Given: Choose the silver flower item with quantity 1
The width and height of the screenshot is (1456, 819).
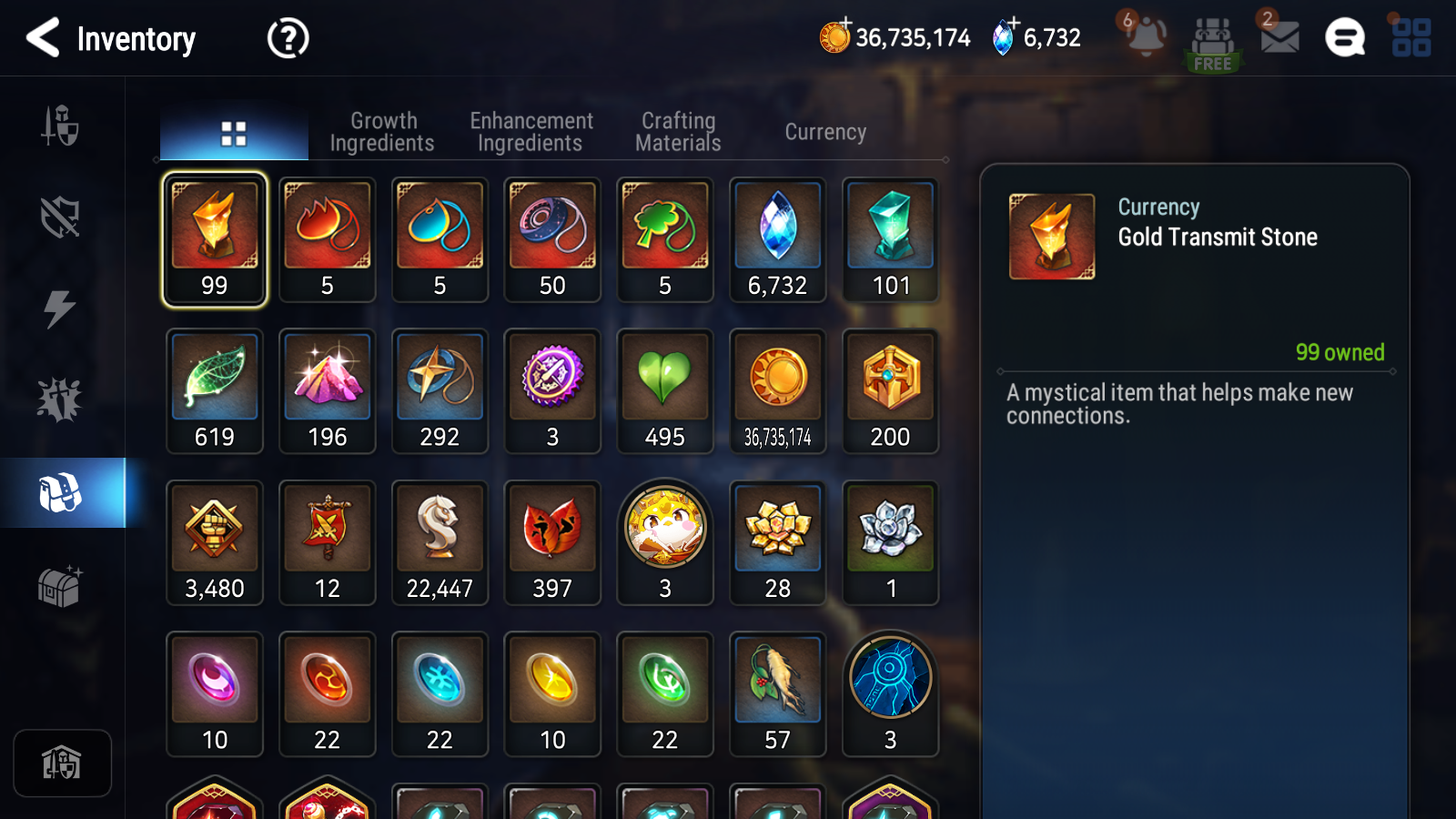Looking at the screenshot, I should tap(891, 542).
